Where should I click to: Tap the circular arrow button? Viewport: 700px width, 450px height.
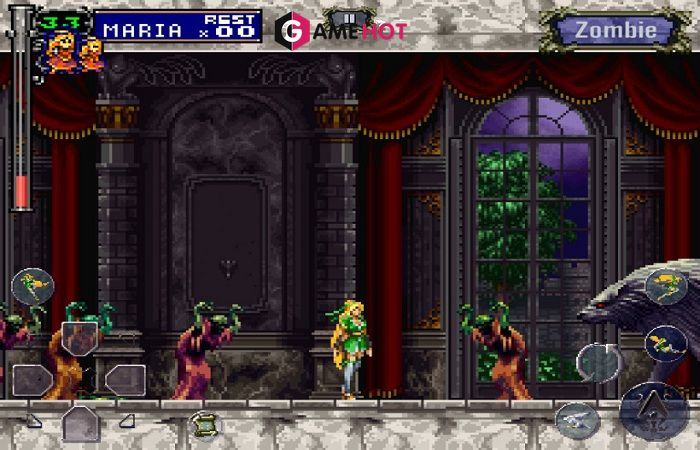click(599, 361)
